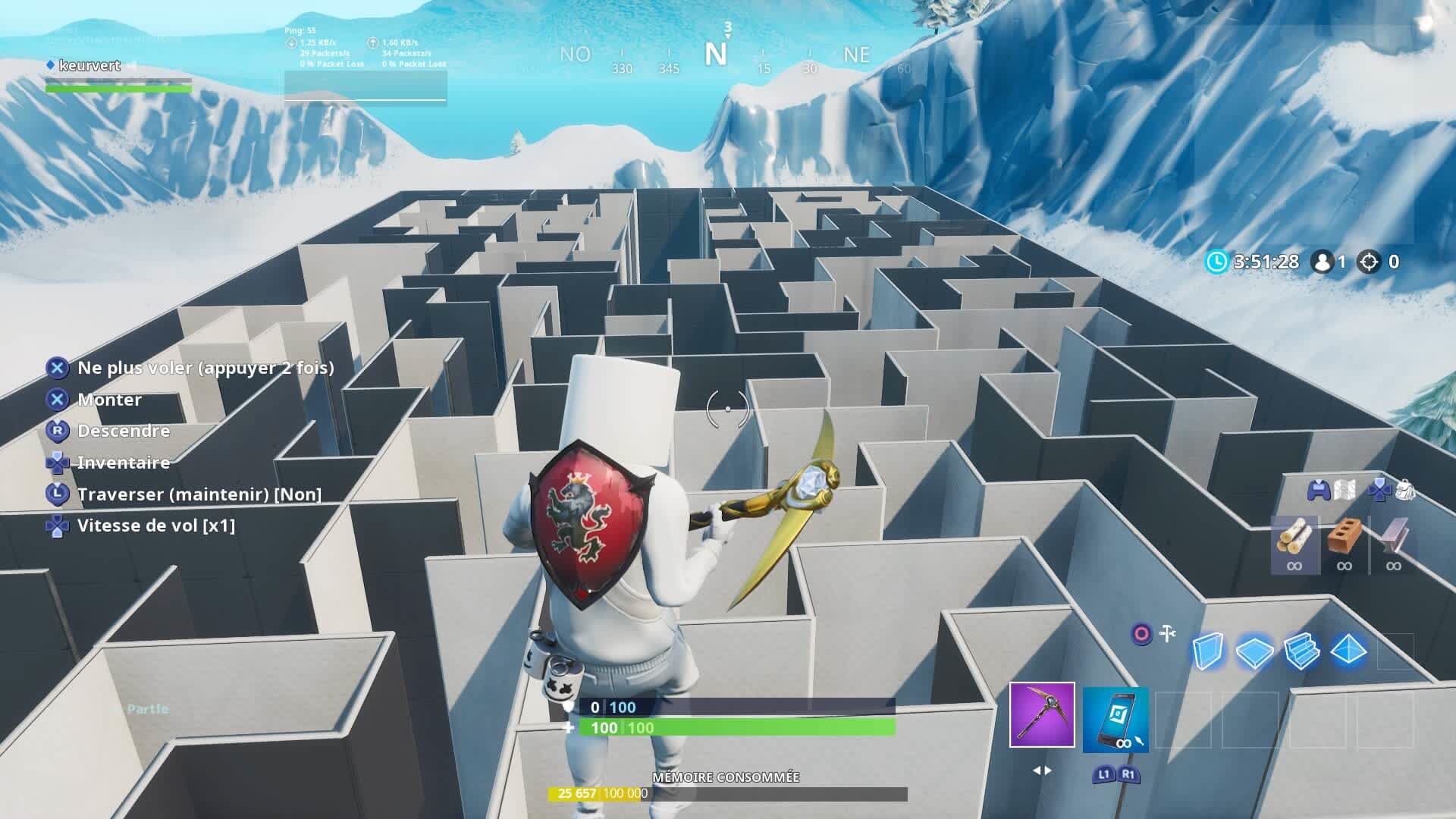This screenshot has width=1456, height=819.
Task: Select the edit tool hammer icon
Action: coord(1166,632)
